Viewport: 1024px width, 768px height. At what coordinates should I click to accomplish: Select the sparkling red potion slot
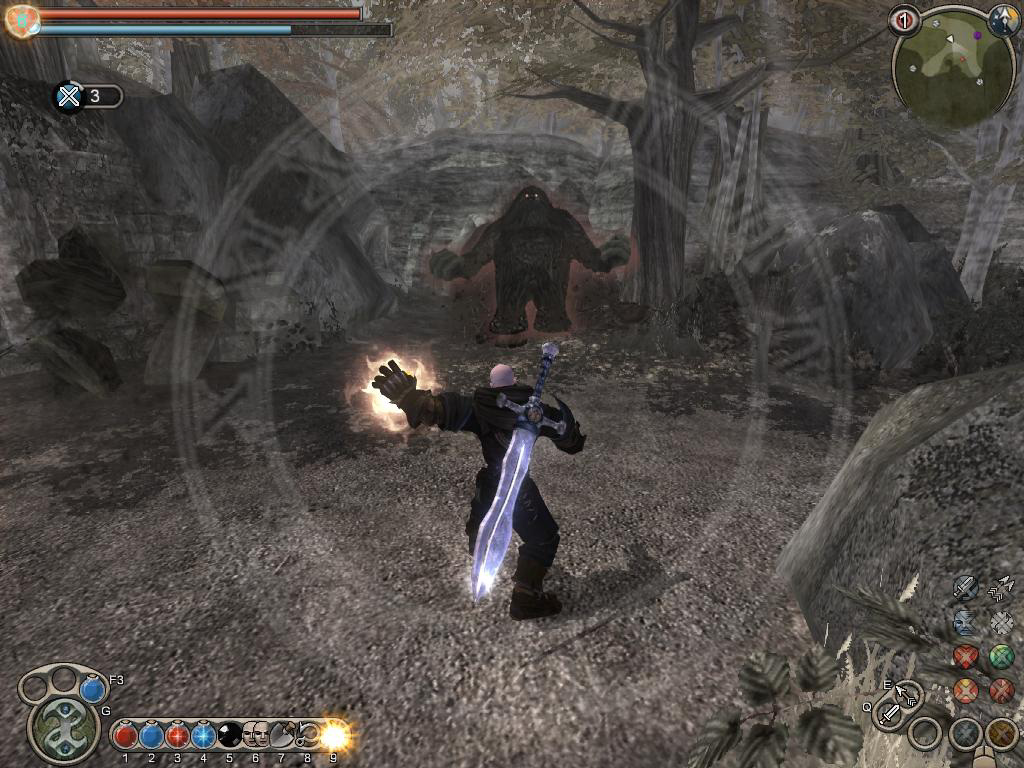pos(177,737)
